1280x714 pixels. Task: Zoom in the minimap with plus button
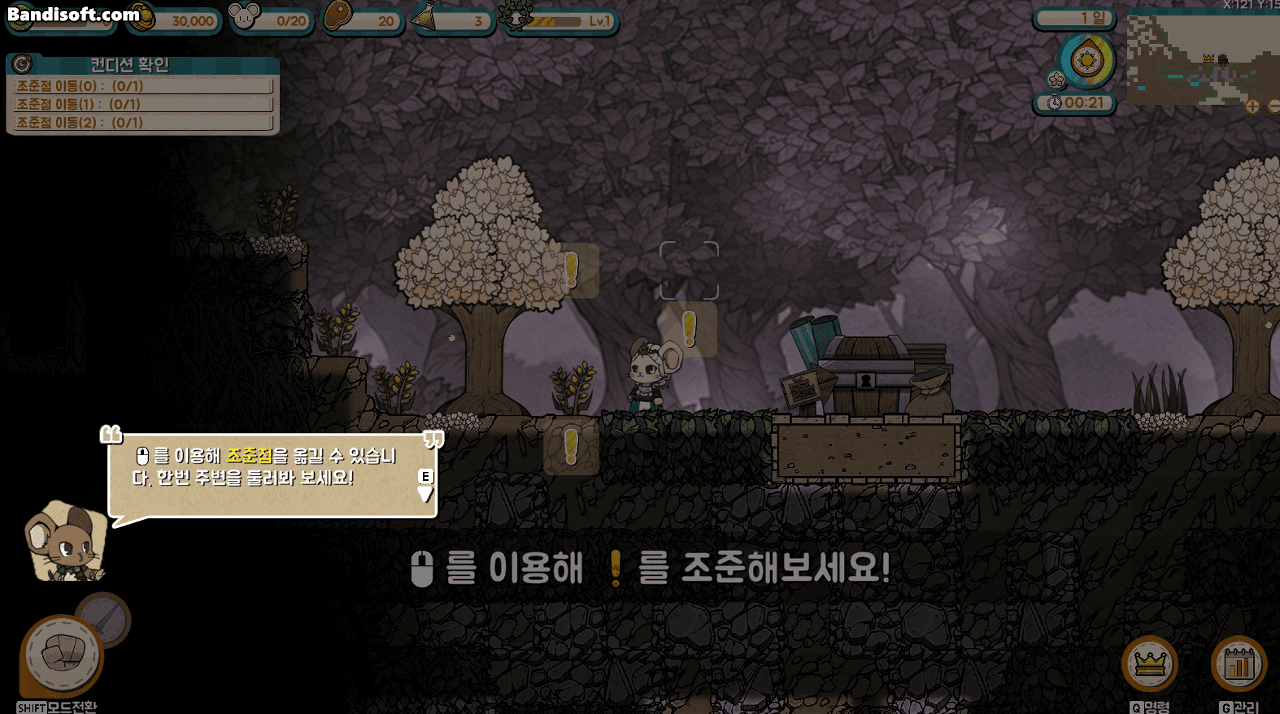point(1252,106)
